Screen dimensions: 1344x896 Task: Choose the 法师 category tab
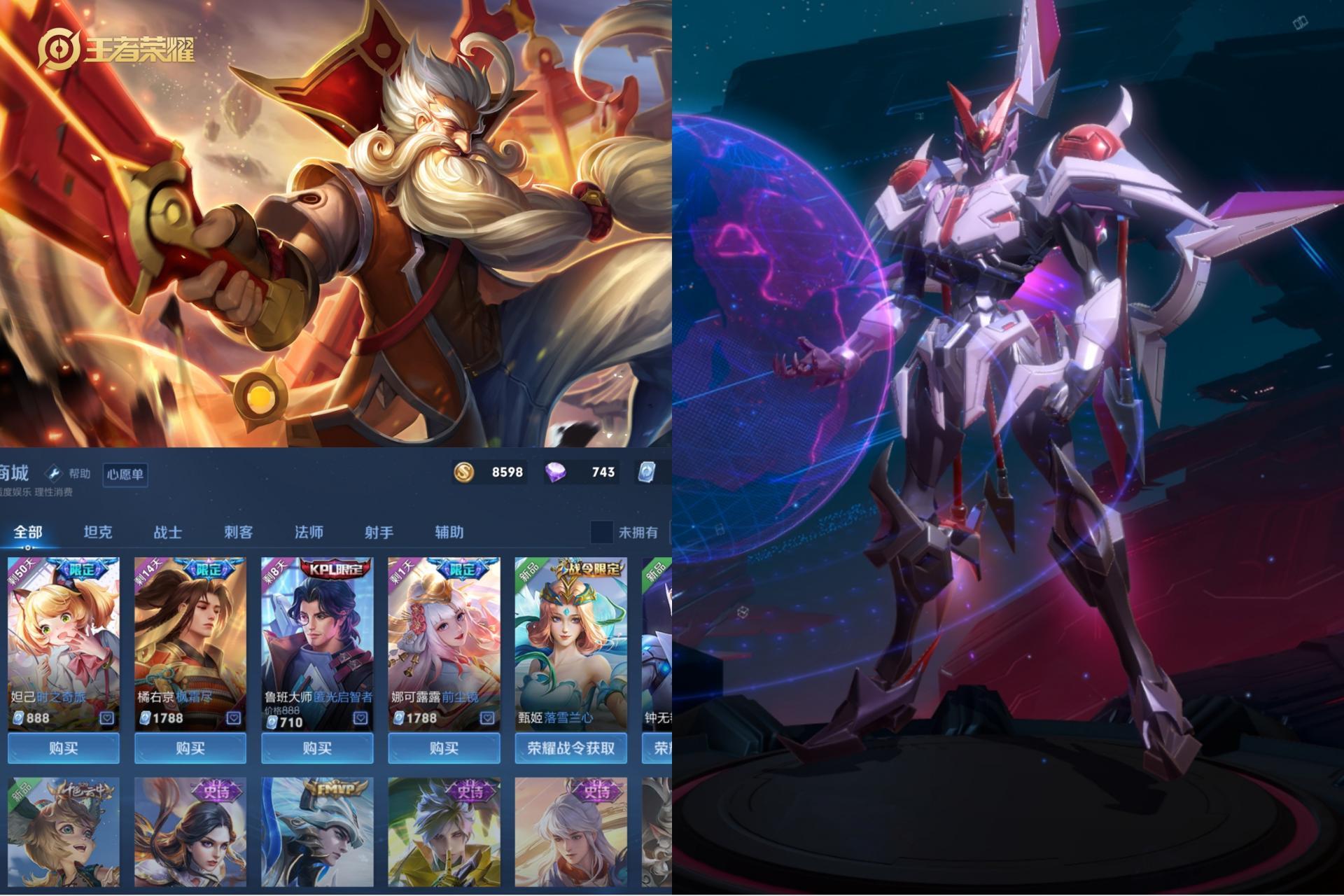coord(309,532)
